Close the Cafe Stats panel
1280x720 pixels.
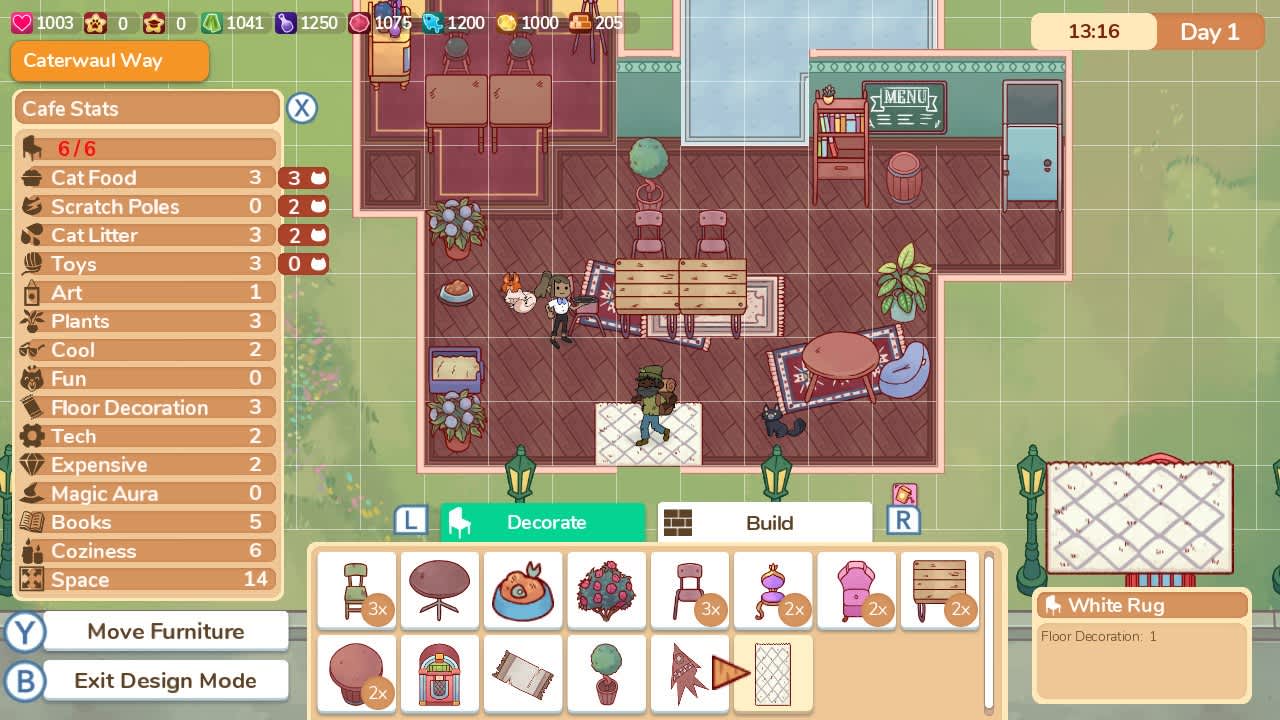click(302, 108)
